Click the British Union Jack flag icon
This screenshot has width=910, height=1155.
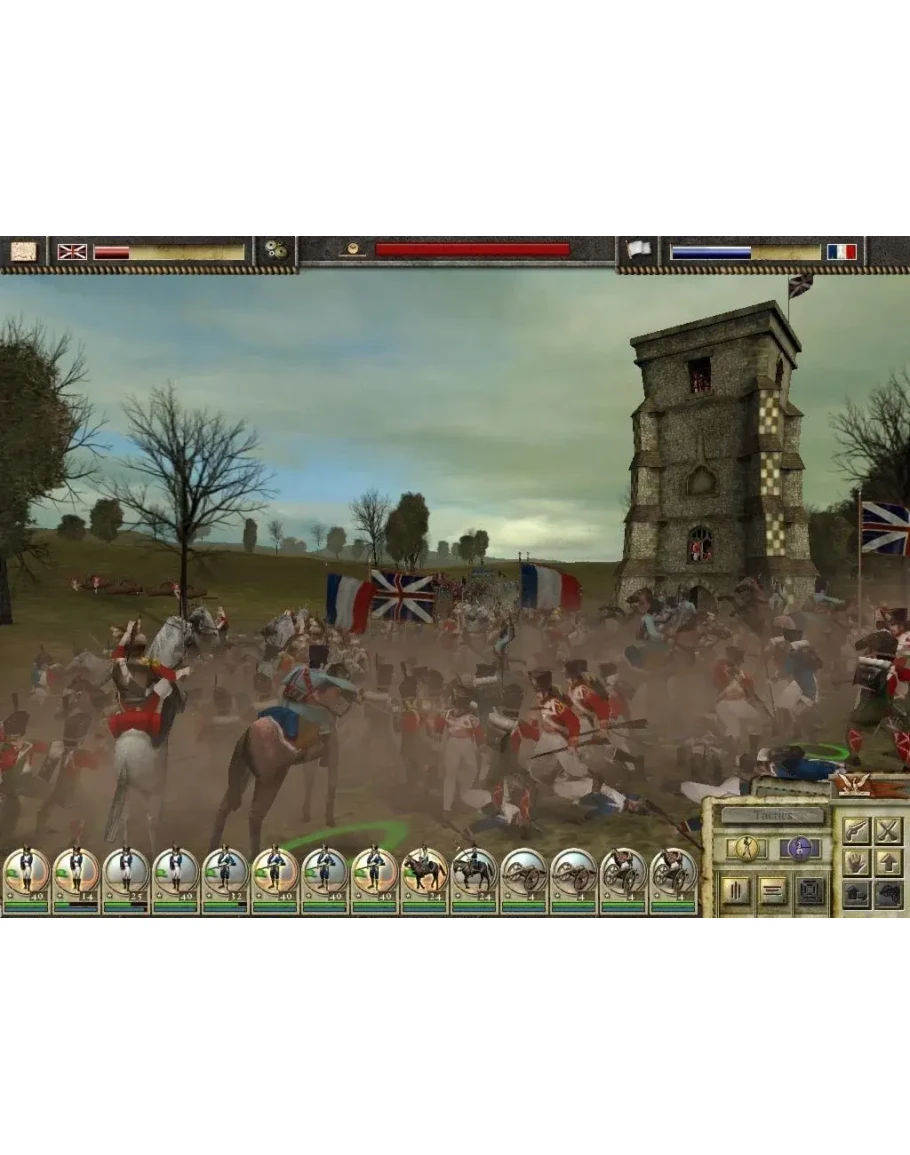click(72, 252)
